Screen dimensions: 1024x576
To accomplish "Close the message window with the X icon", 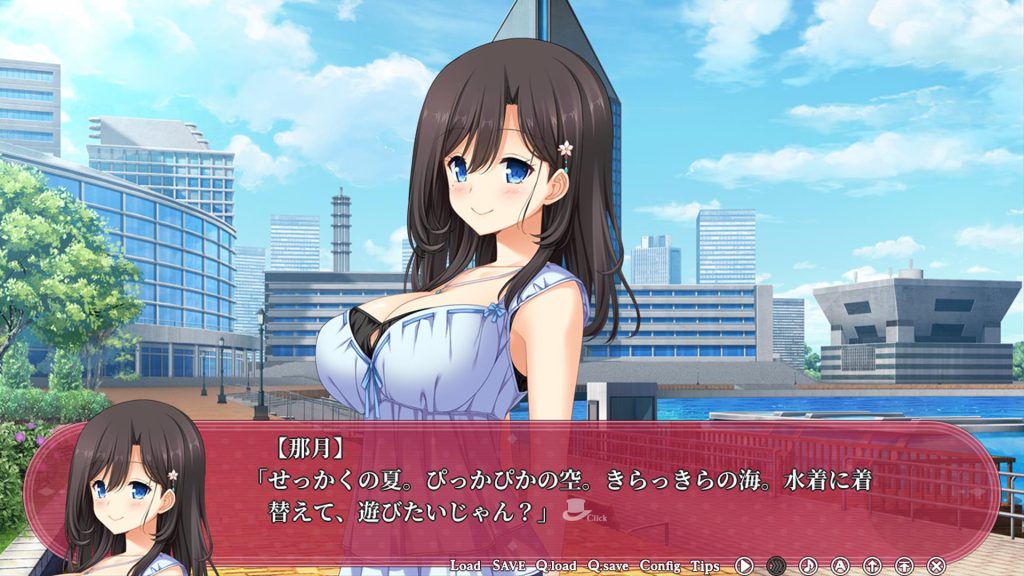I will click(x=936, y=566).
